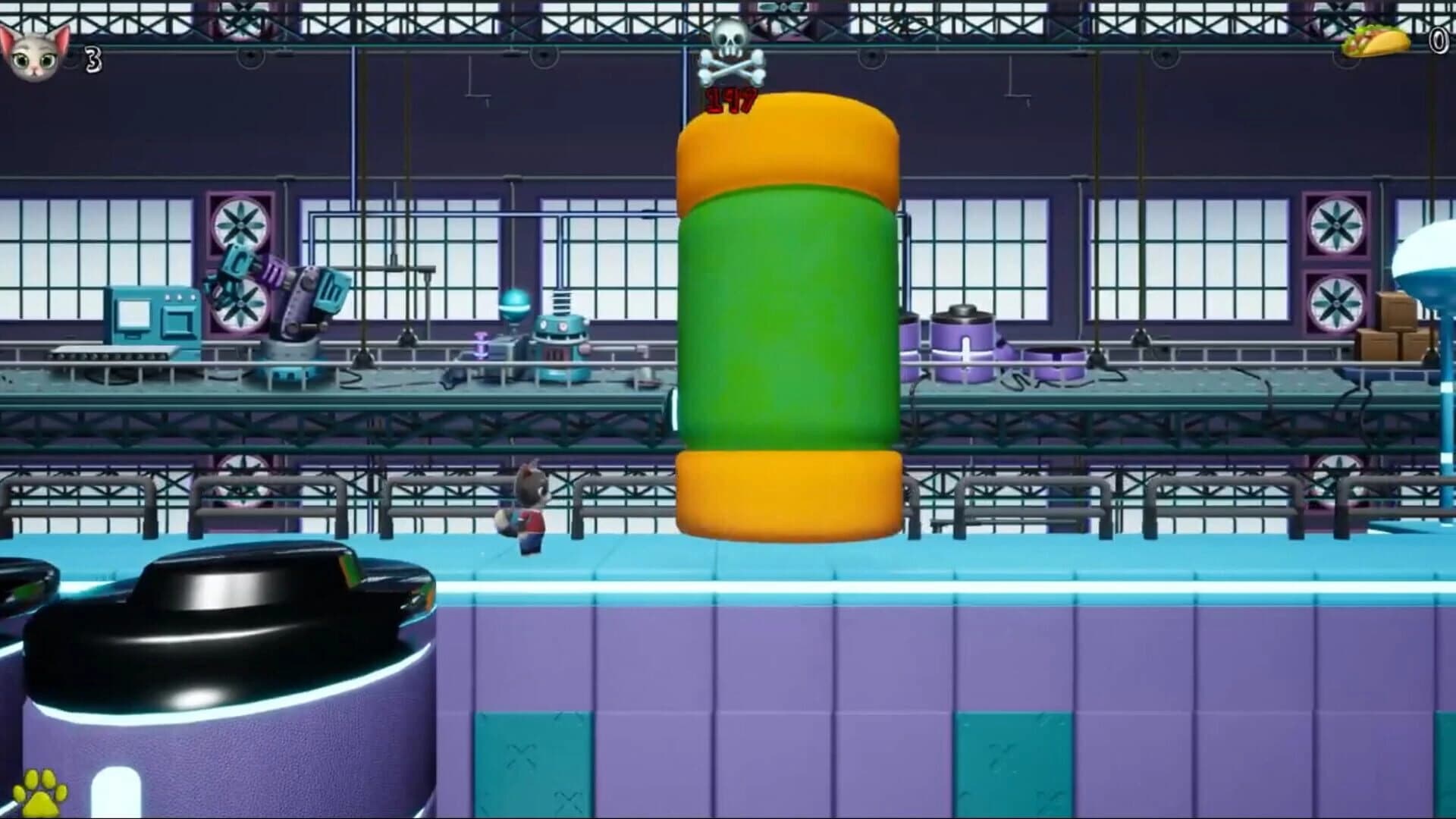Click the red 199 boss health value
Screen dimensions: 1456x819
tap(730, 100)
